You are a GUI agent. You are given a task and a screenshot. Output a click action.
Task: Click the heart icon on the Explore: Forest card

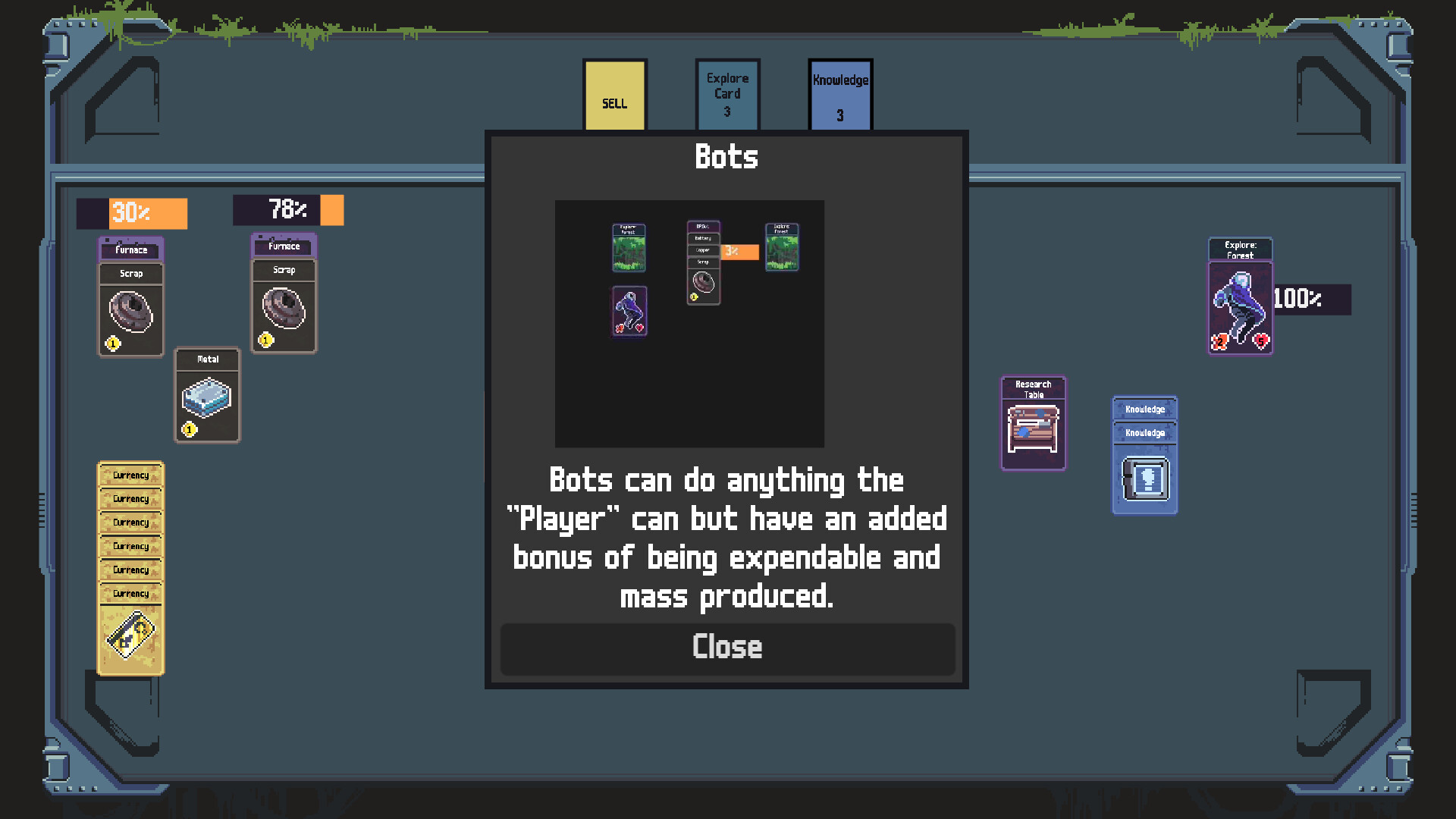(x=1260, y=341)
